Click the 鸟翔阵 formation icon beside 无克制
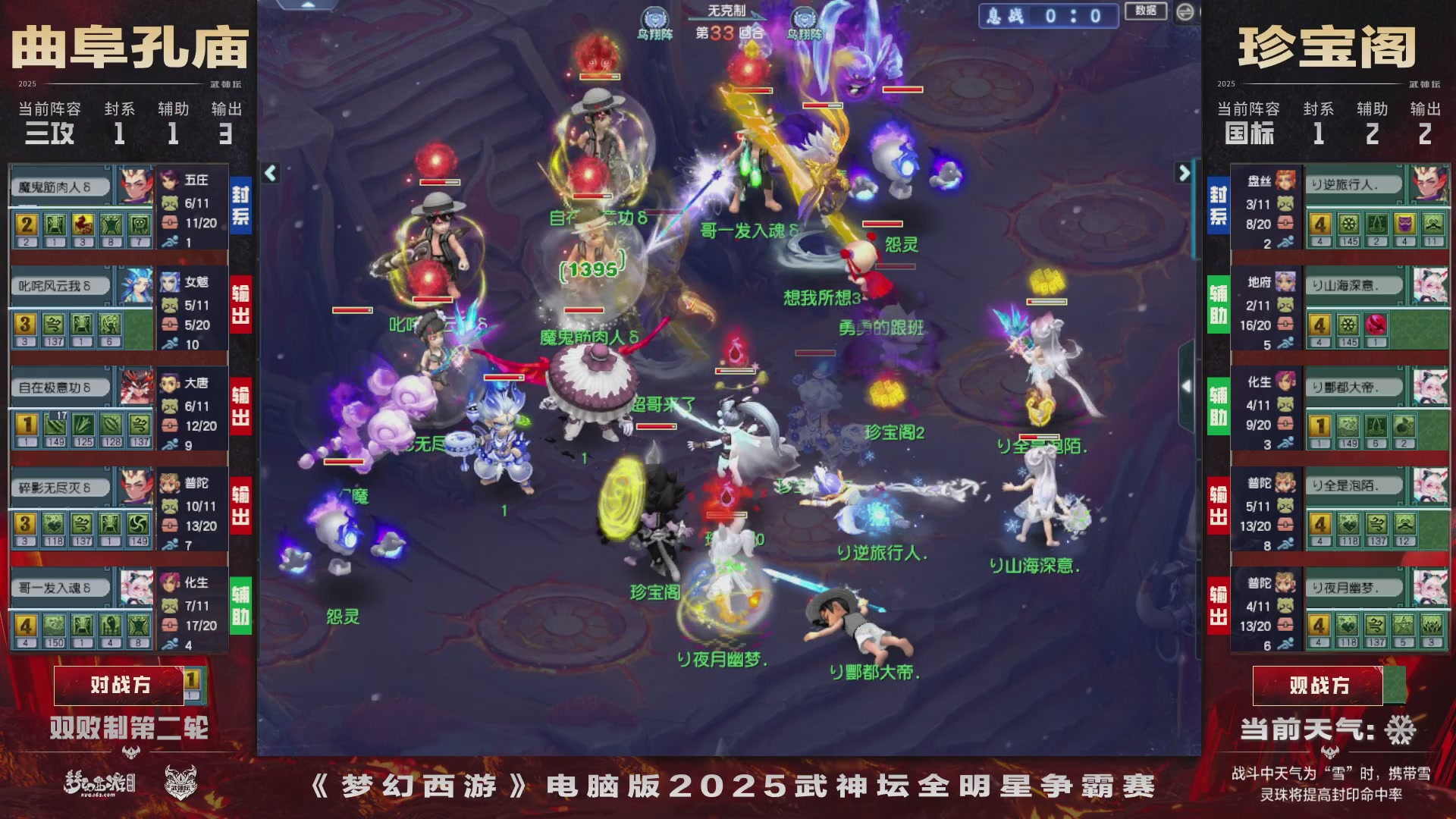1456x819 pixels. point(657,15)
